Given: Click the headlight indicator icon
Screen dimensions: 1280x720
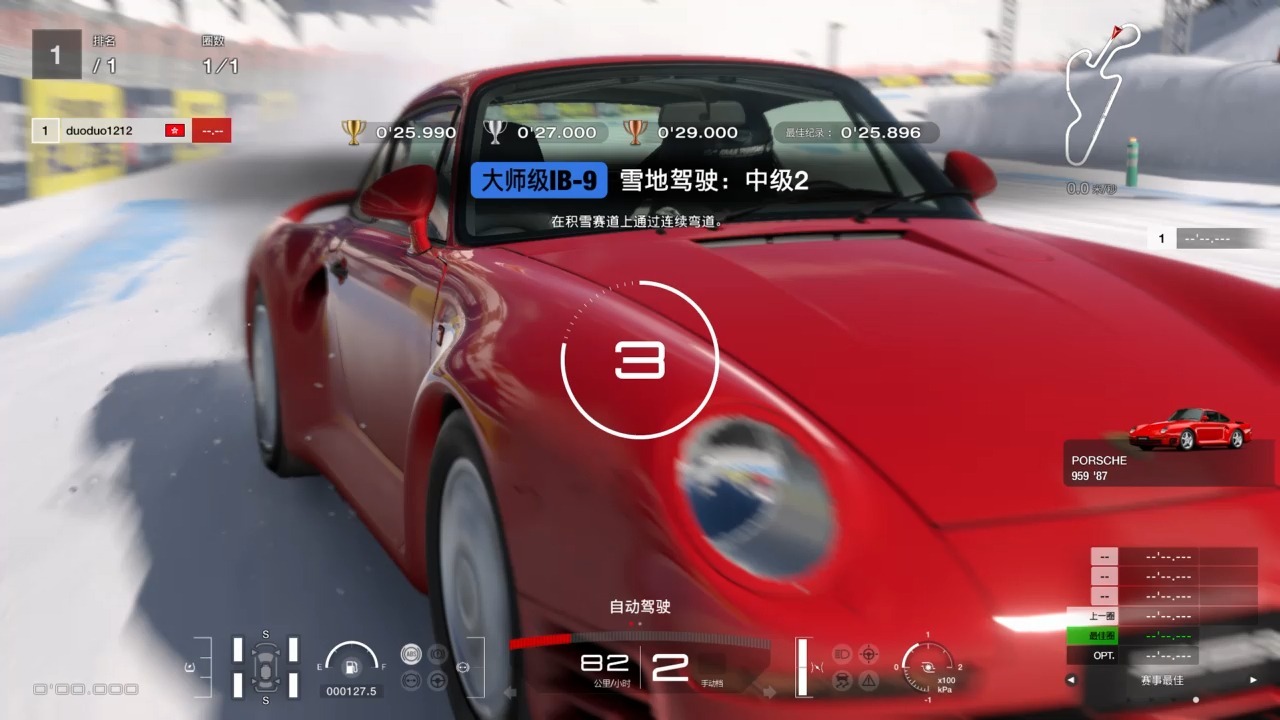Looking at the screenshot, I should pos(841,653).
